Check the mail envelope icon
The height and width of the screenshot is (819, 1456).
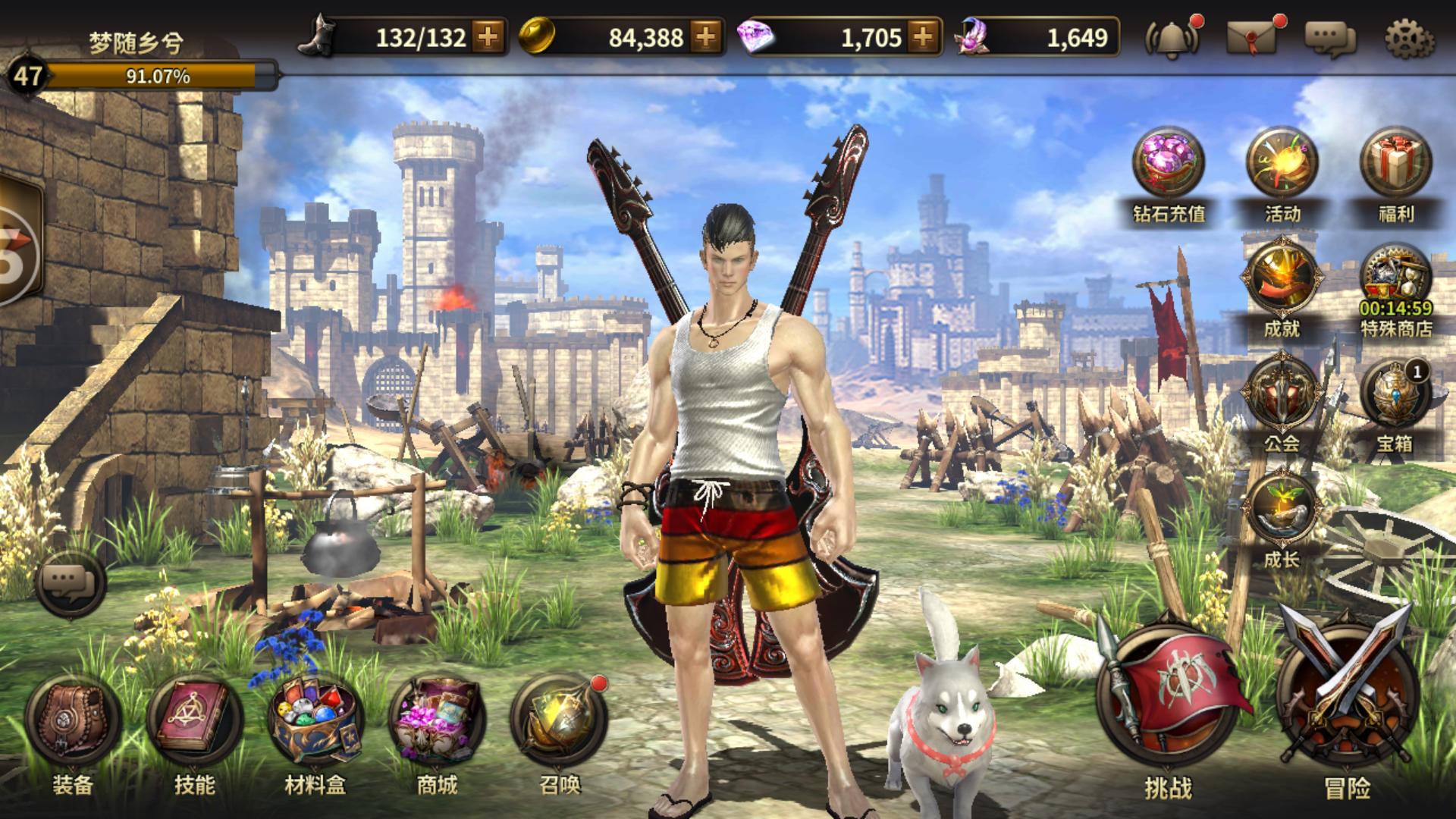coord(1252,36)
